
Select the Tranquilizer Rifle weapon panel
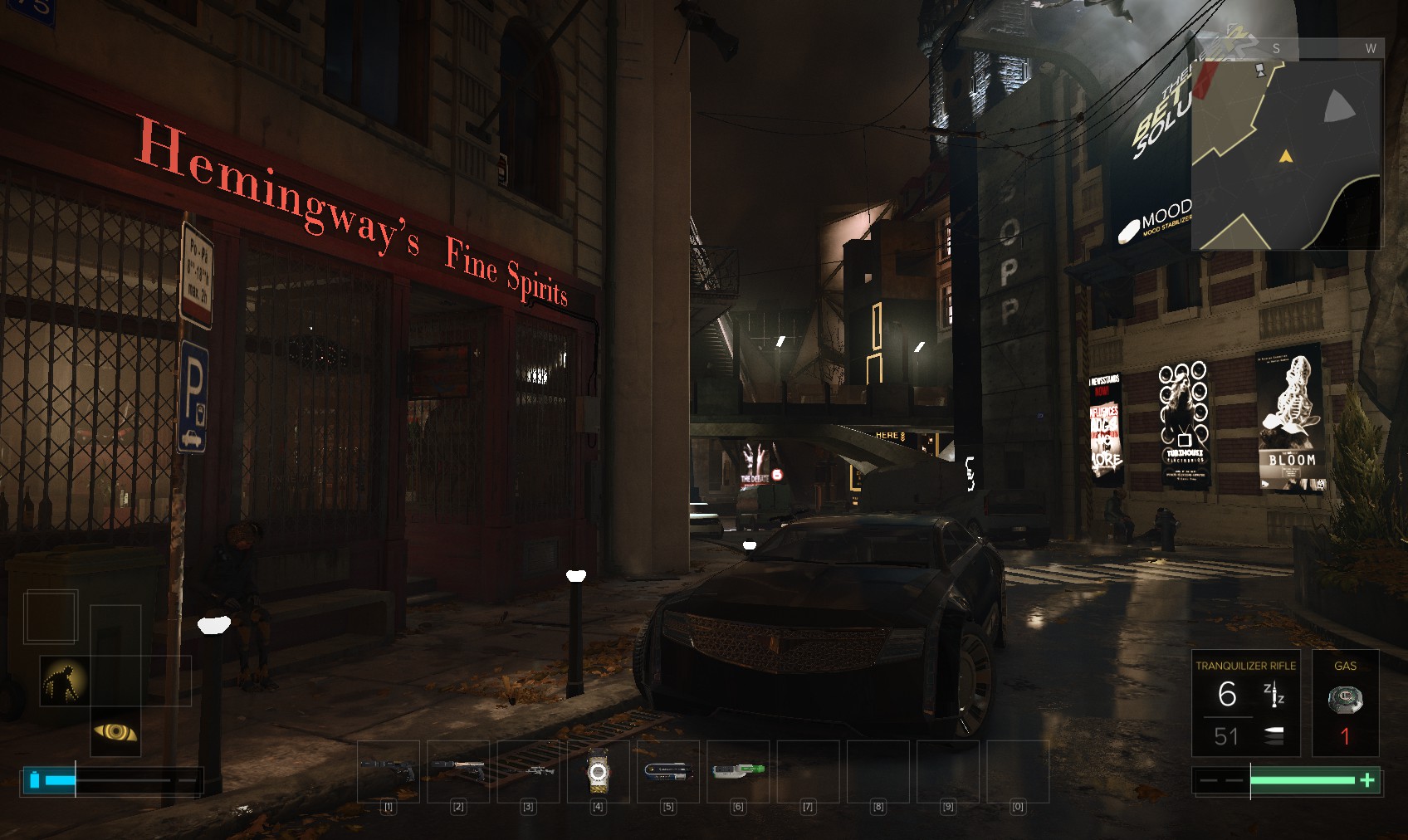pos(1244,703)
